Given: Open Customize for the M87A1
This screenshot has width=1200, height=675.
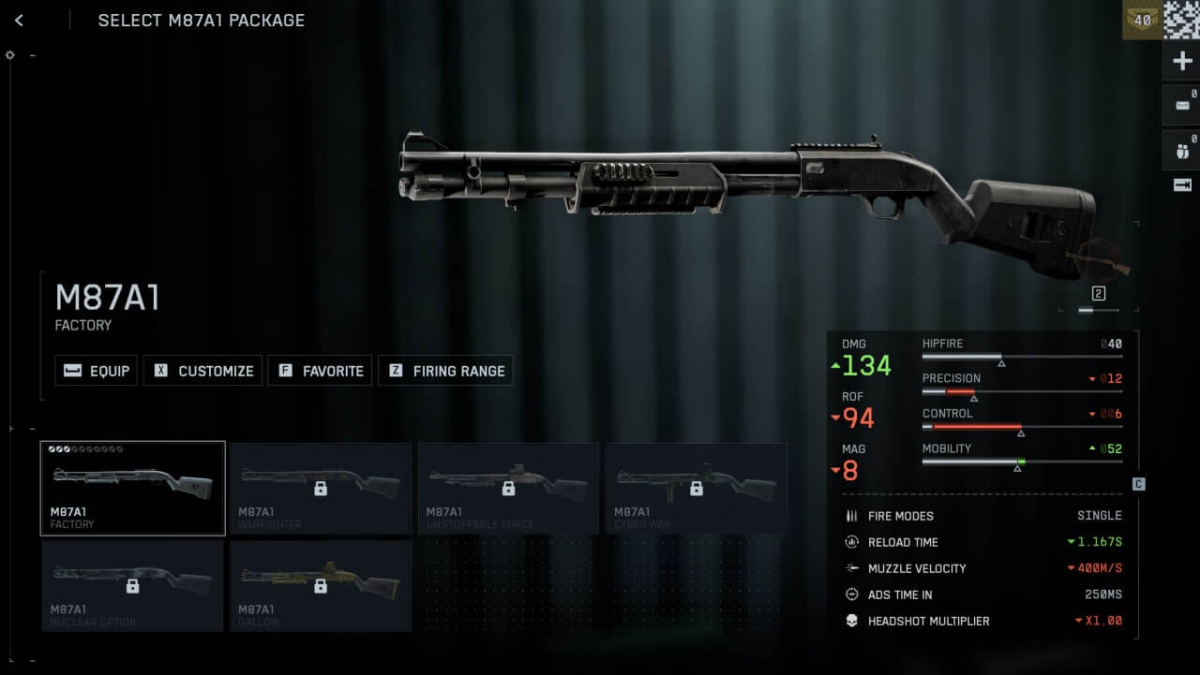Looking at the screenshot, I should click(203, 371).
